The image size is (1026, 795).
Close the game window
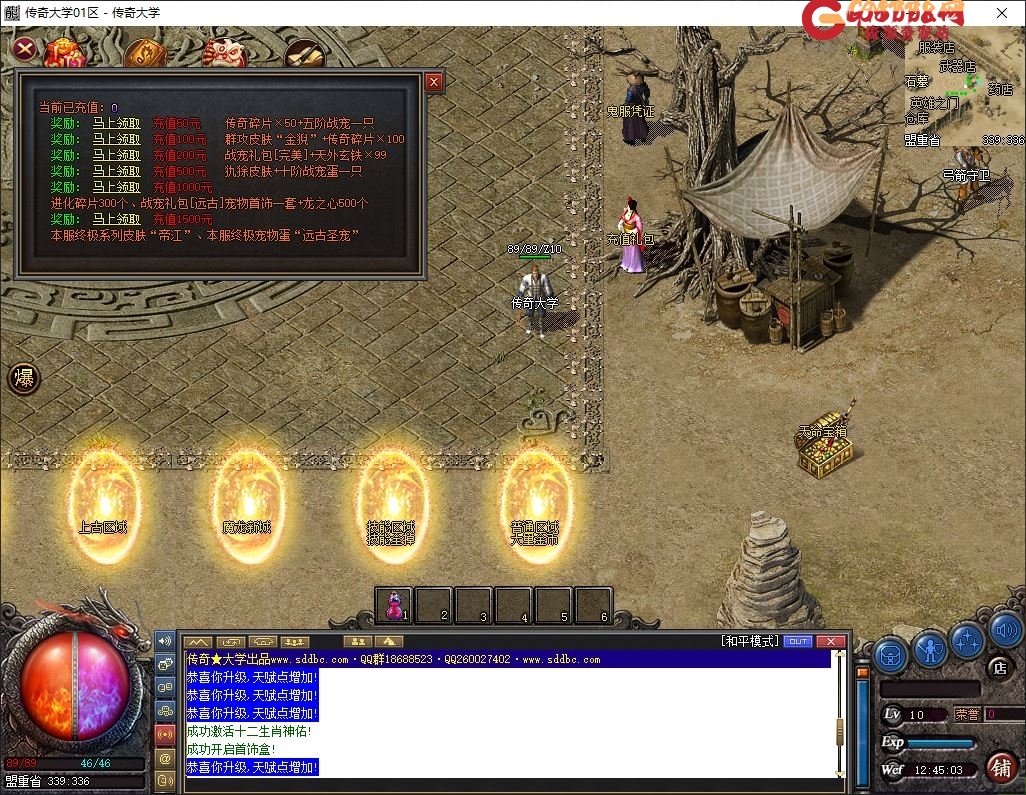tap(1002, 12)
